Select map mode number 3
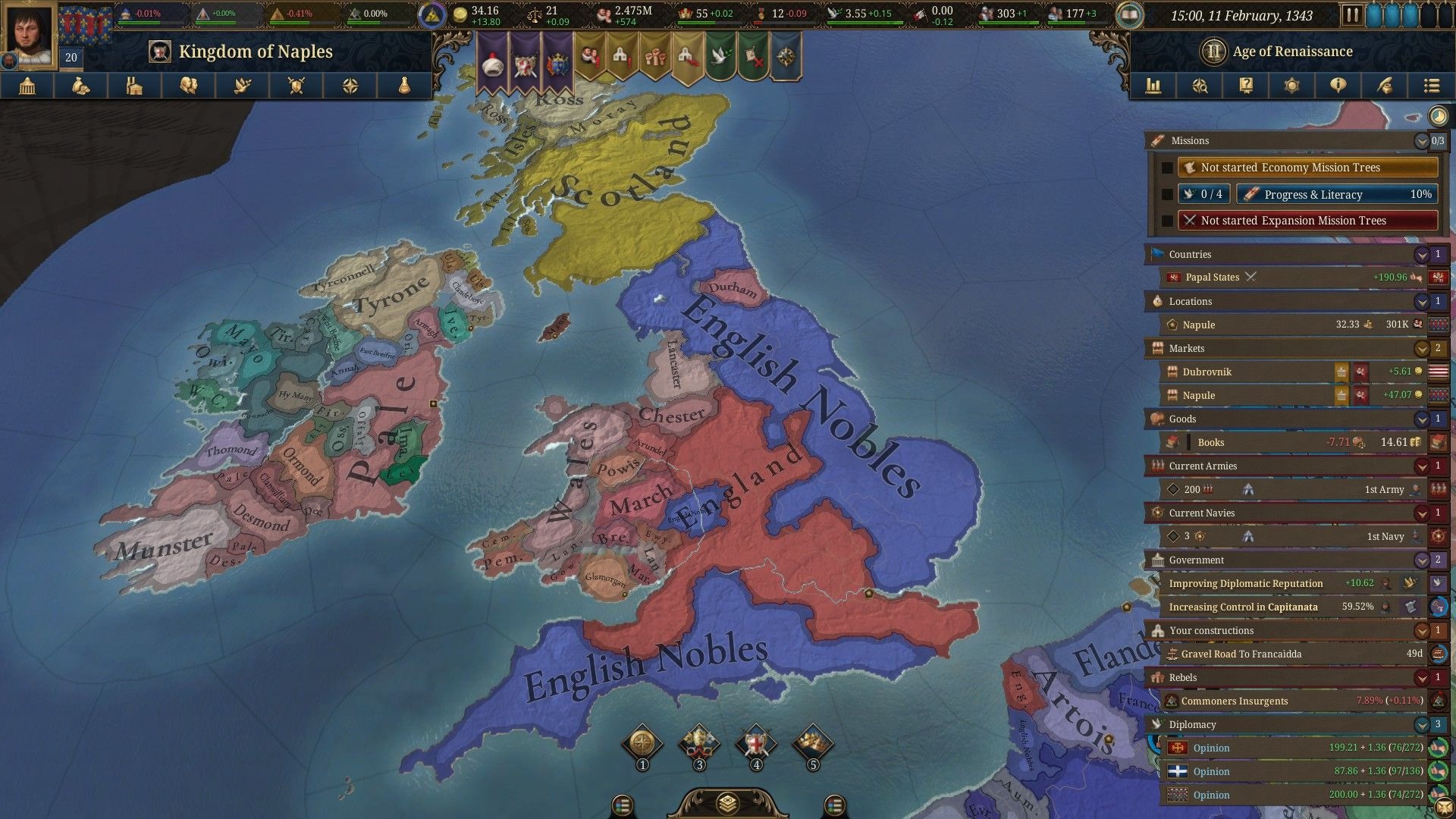 (700, 743)
